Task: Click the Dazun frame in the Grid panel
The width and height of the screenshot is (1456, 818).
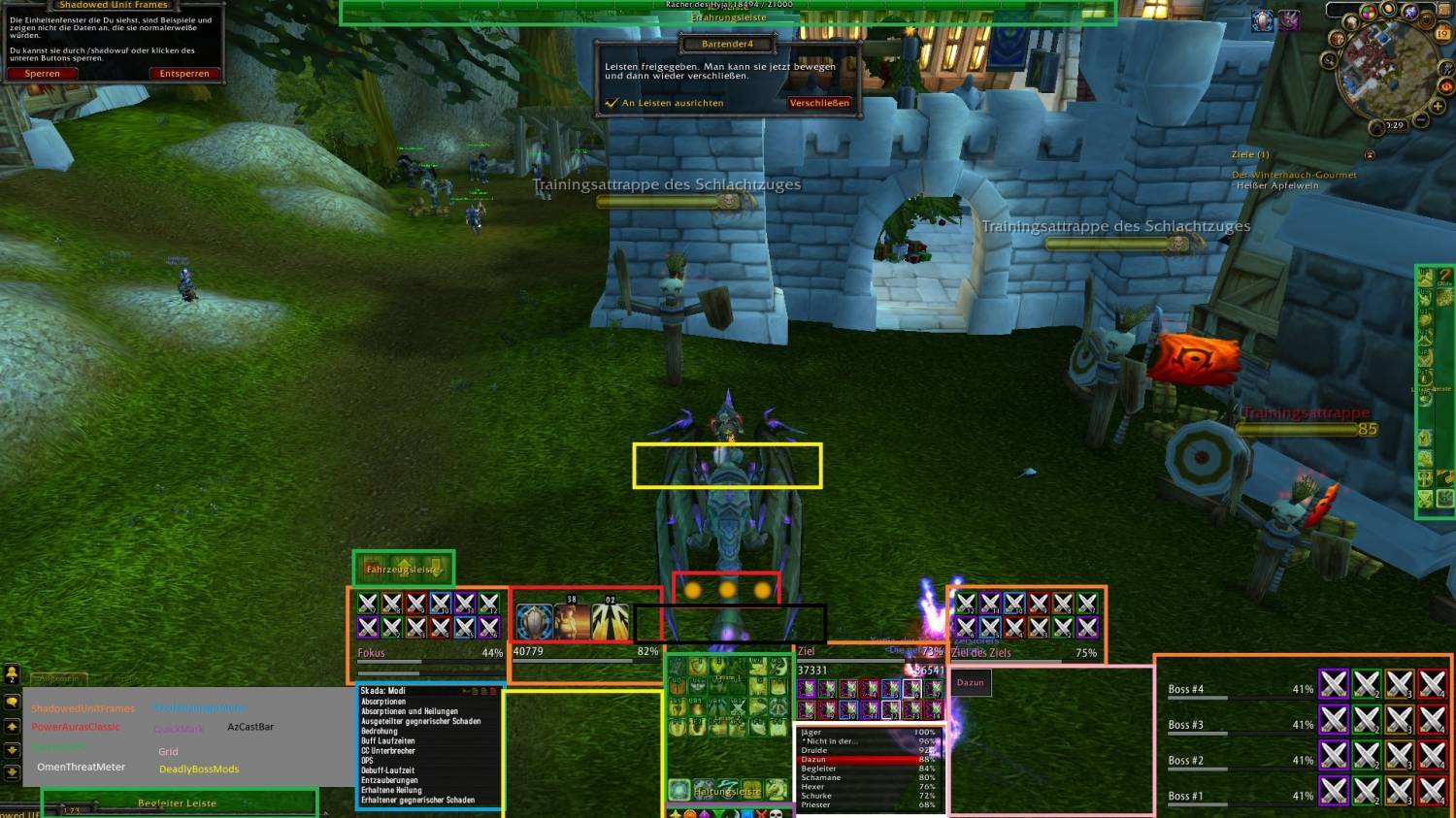Action: click(x=971, y=683)
